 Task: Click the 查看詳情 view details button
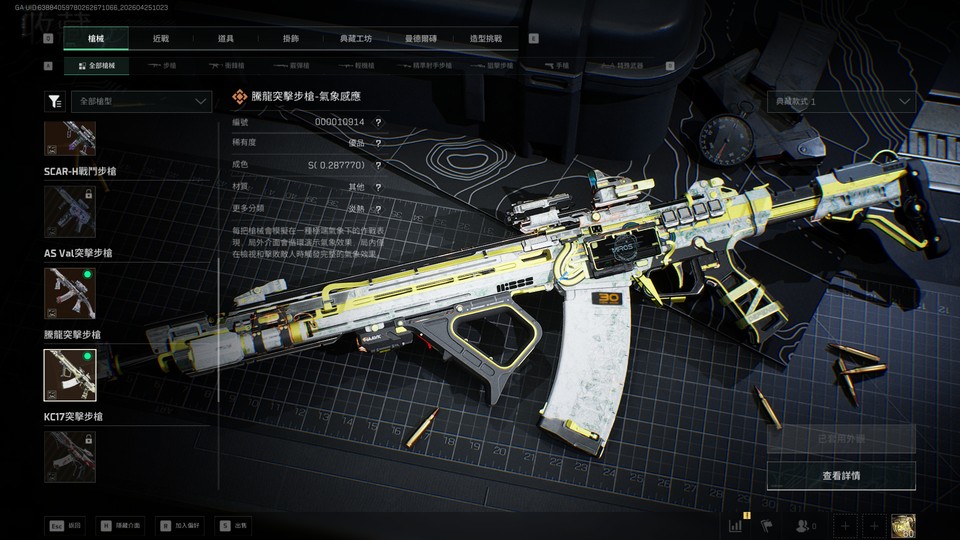841,475
